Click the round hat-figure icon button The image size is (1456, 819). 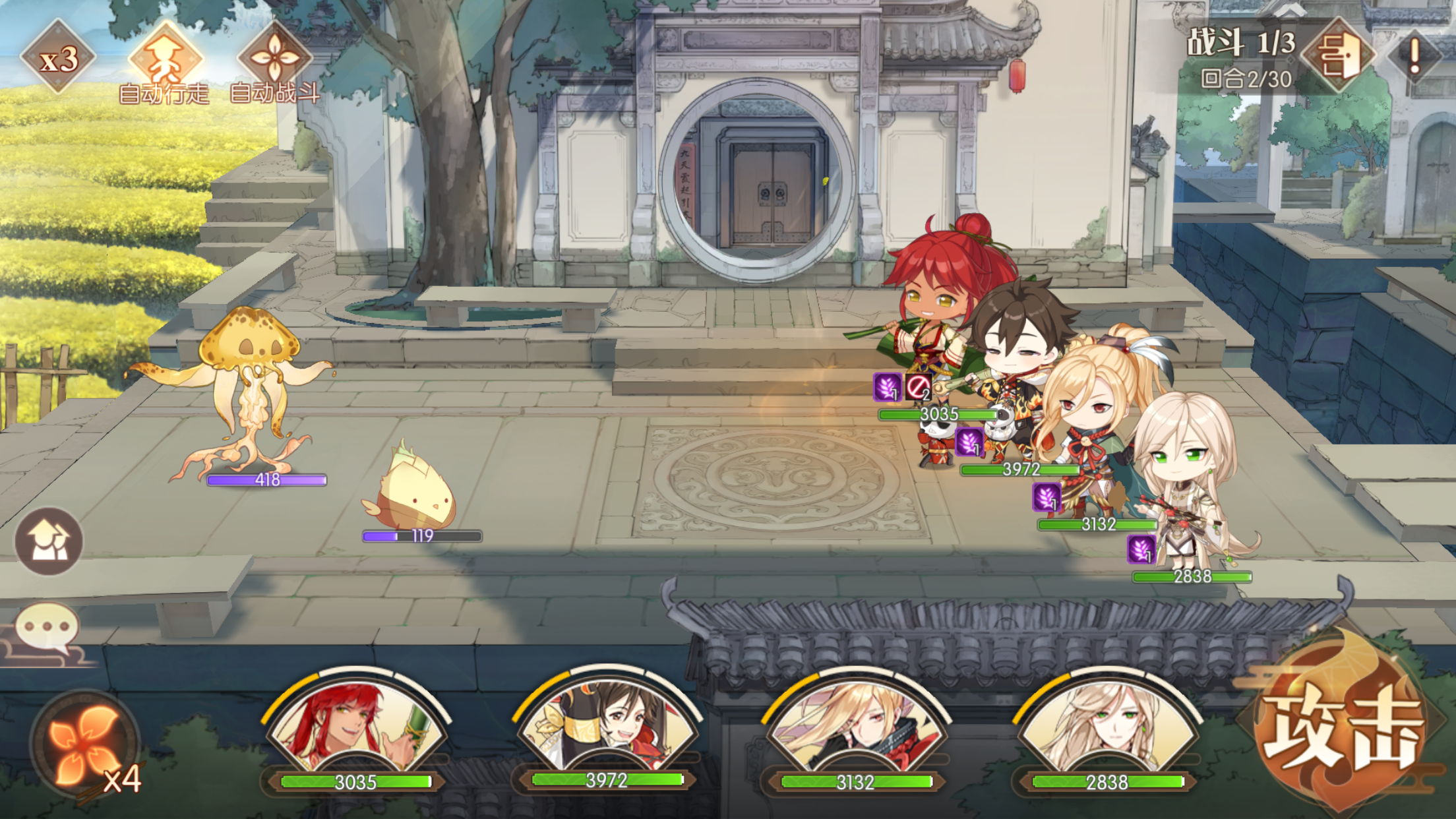(x=49, y=542)
